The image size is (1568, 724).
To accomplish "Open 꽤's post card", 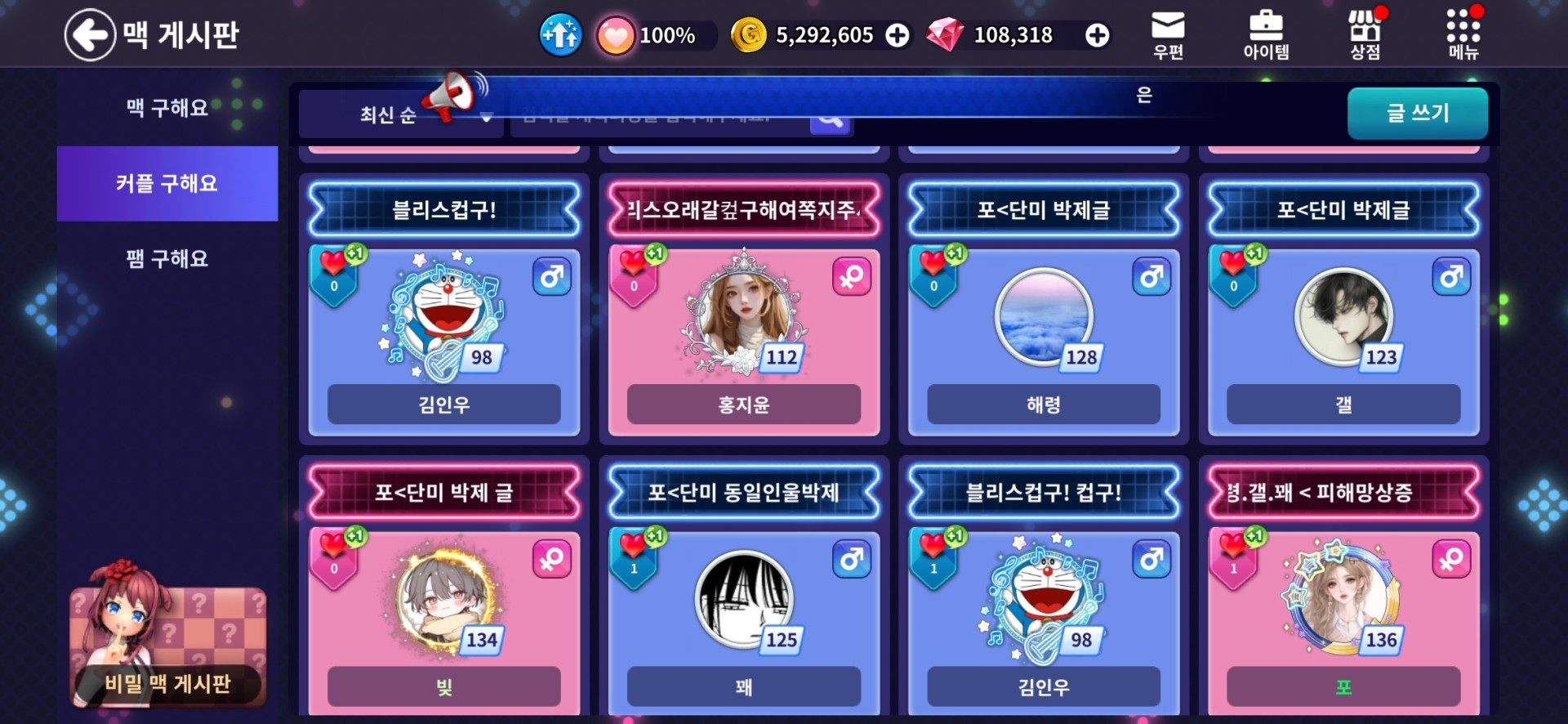I will [x=743, y=609].
